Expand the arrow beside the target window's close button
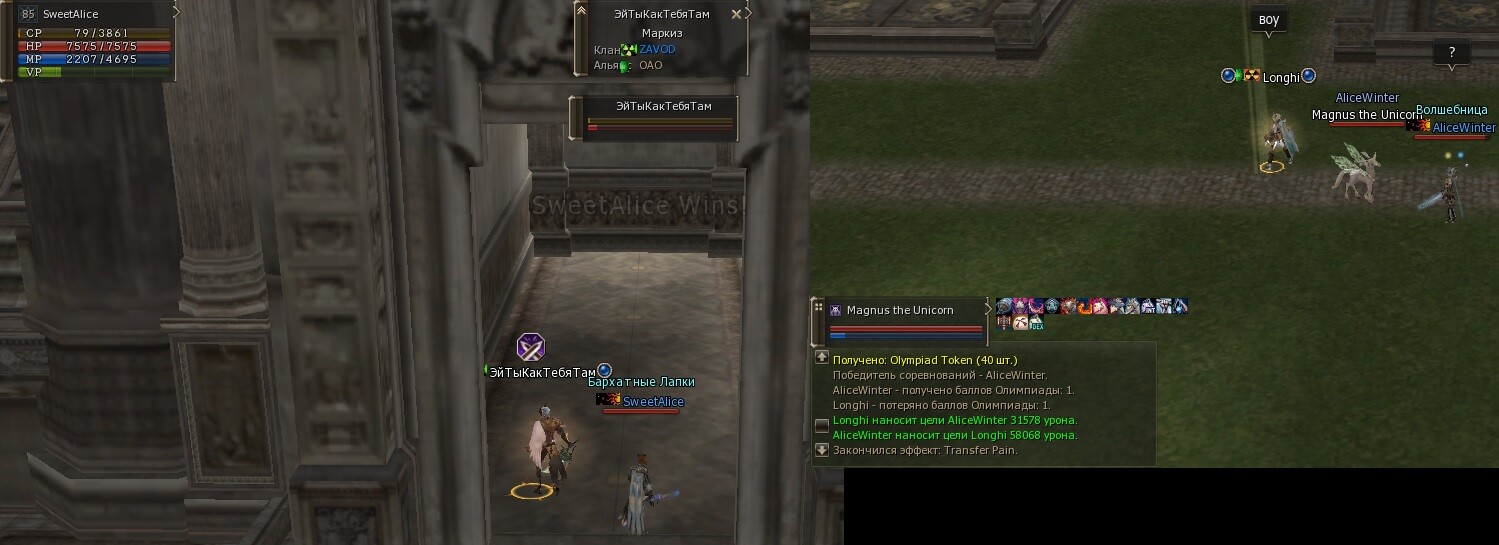Image resolution: width=1499 pixels, height=545 pixels. pyautogui.click(x=749, y=13)
